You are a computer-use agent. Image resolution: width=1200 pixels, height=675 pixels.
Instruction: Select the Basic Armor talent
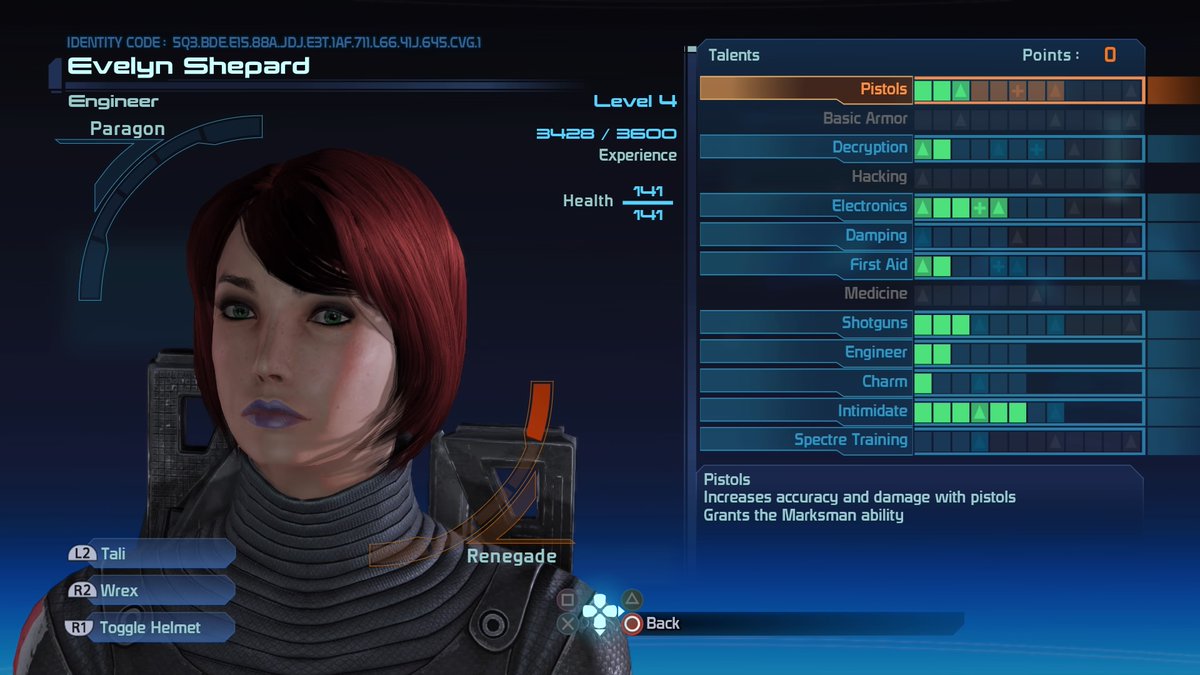coord(865,119)
